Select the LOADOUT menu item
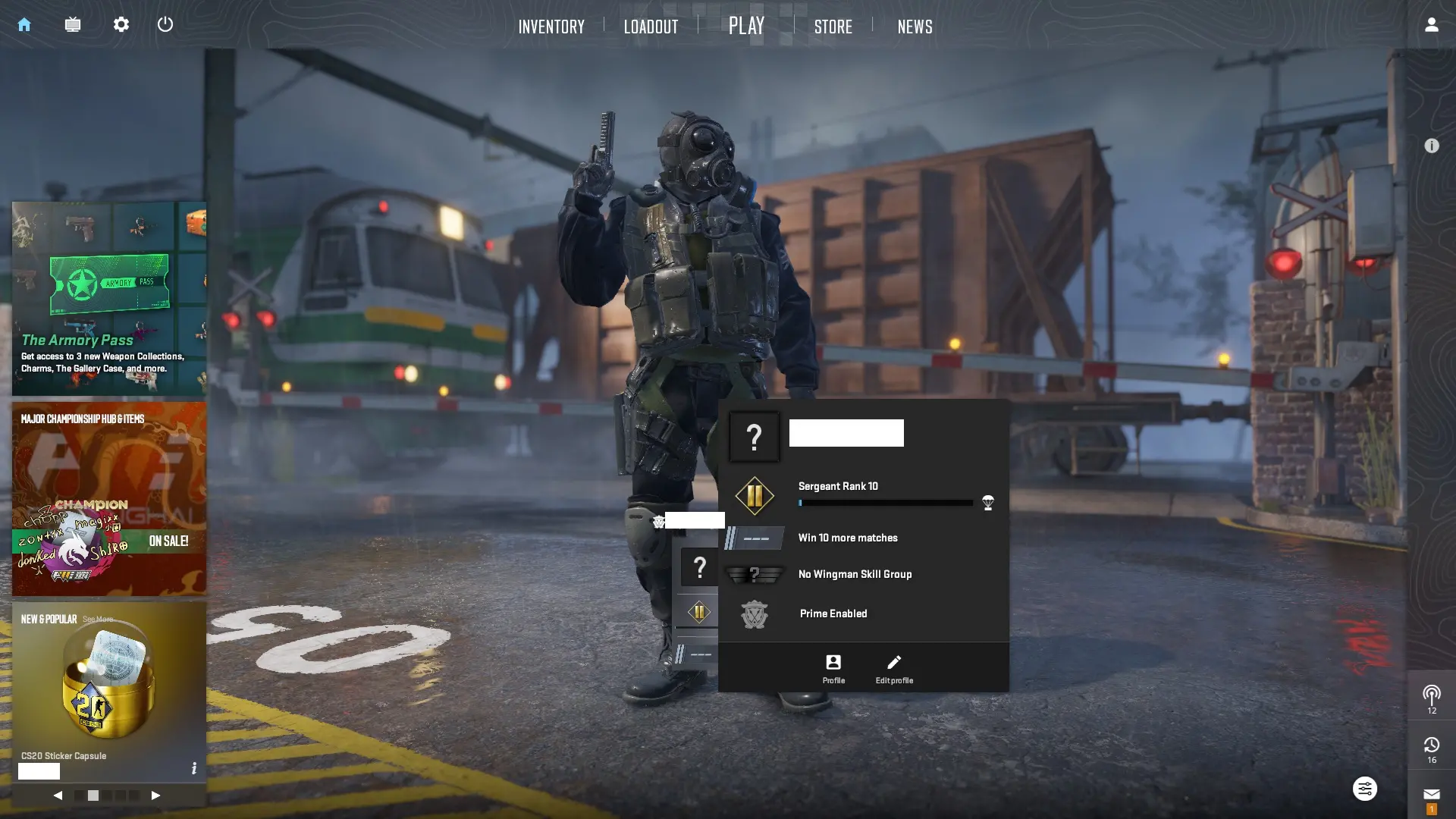This screenshot has width=1456, height=819. pyautogui.click(x=651, y=26)
